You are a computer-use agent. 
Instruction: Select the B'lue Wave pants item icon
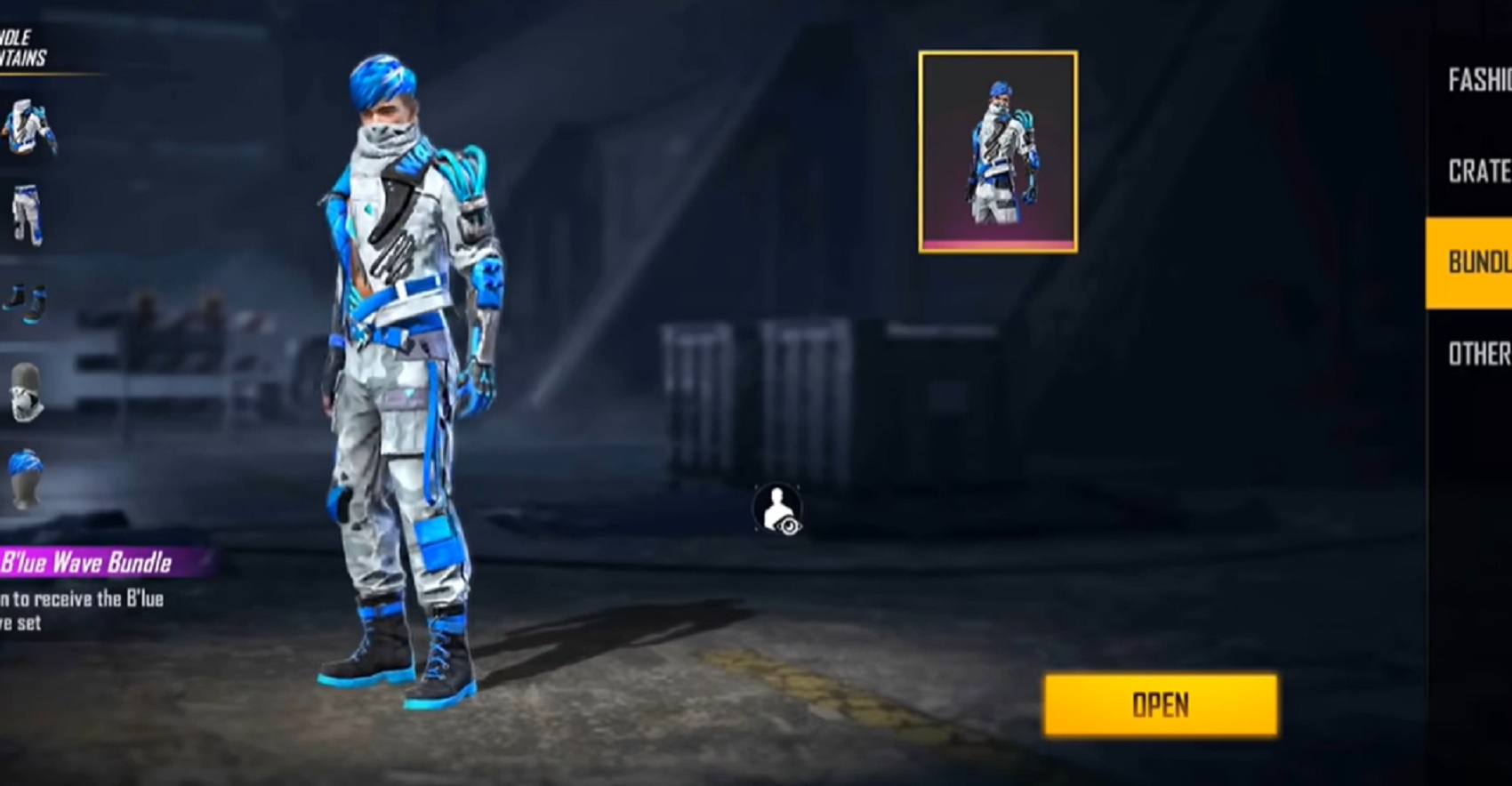coord(28,212)
